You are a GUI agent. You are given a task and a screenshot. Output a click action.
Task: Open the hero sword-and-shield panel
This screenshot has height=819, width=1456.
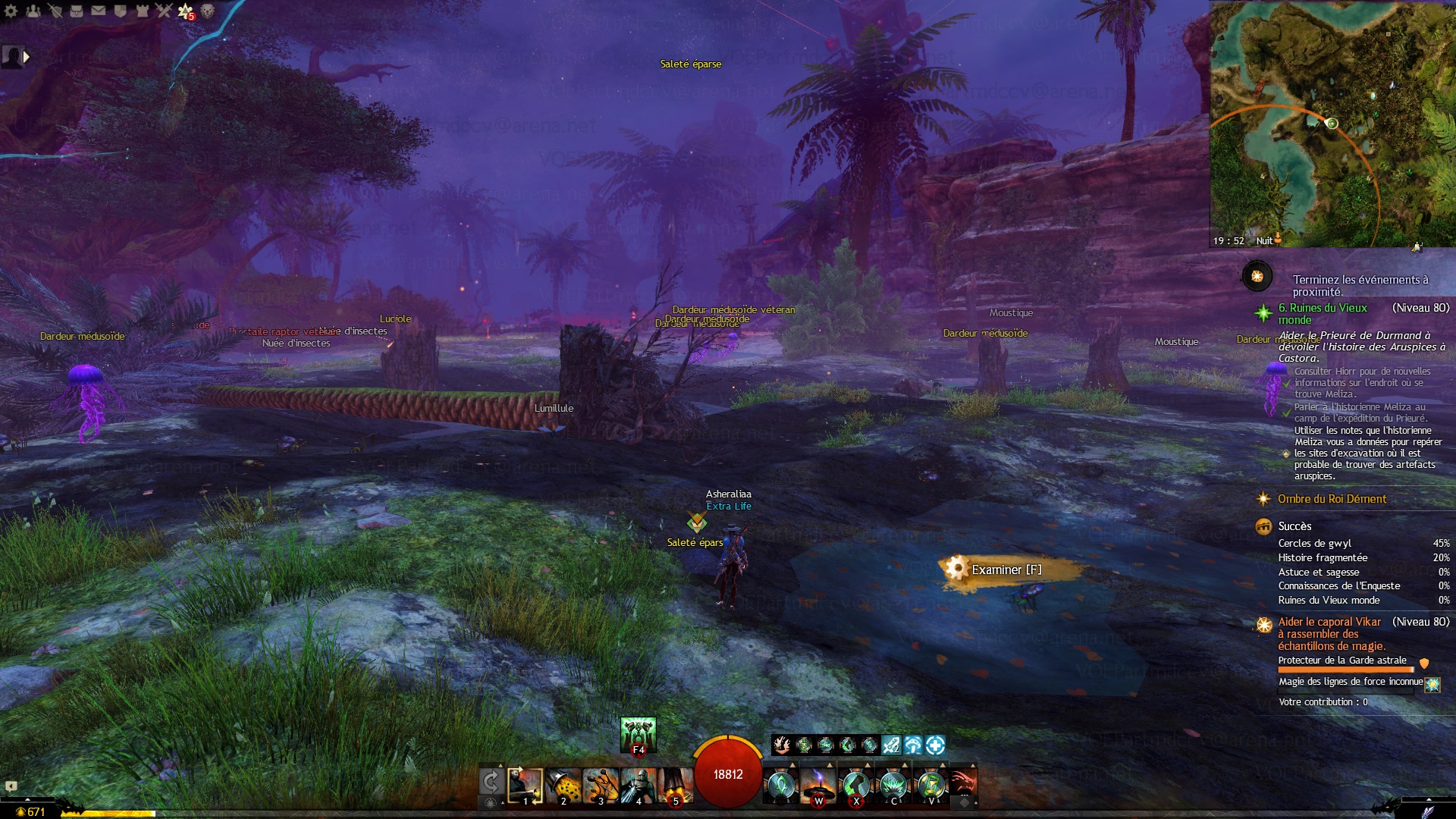55,11
